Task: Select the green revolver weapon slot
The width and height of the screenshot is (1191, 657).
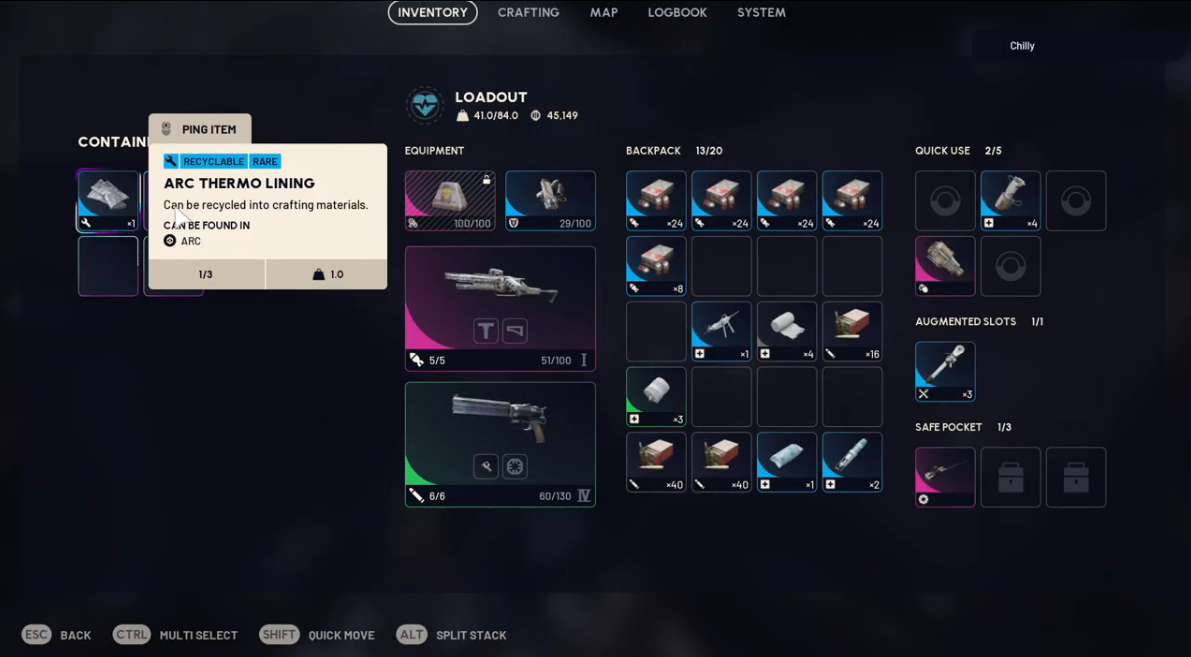Action: coord(500,444)
